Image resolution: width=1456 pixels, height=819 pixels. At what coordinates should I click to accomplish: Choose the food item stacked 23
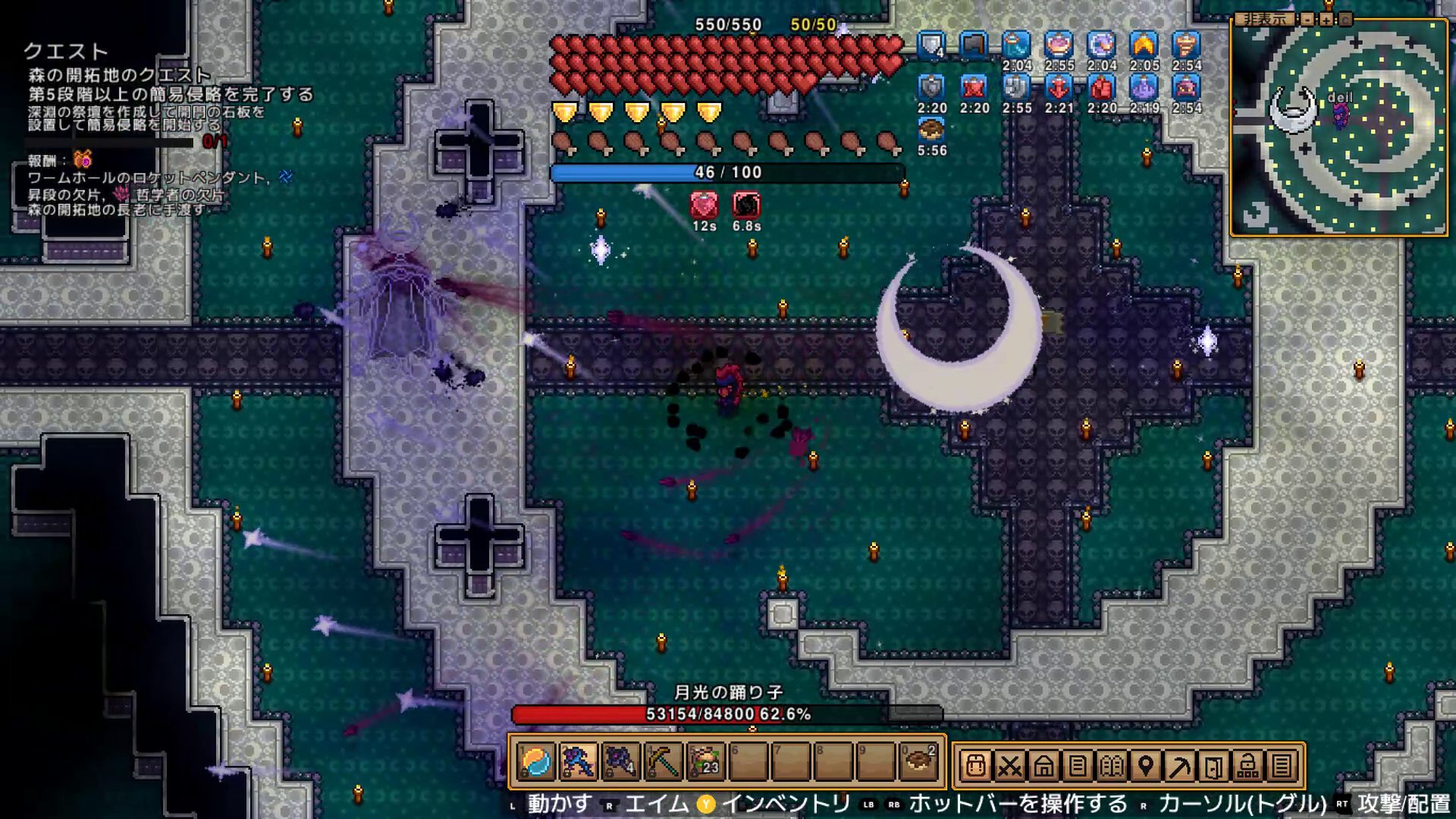coord(706,763)
